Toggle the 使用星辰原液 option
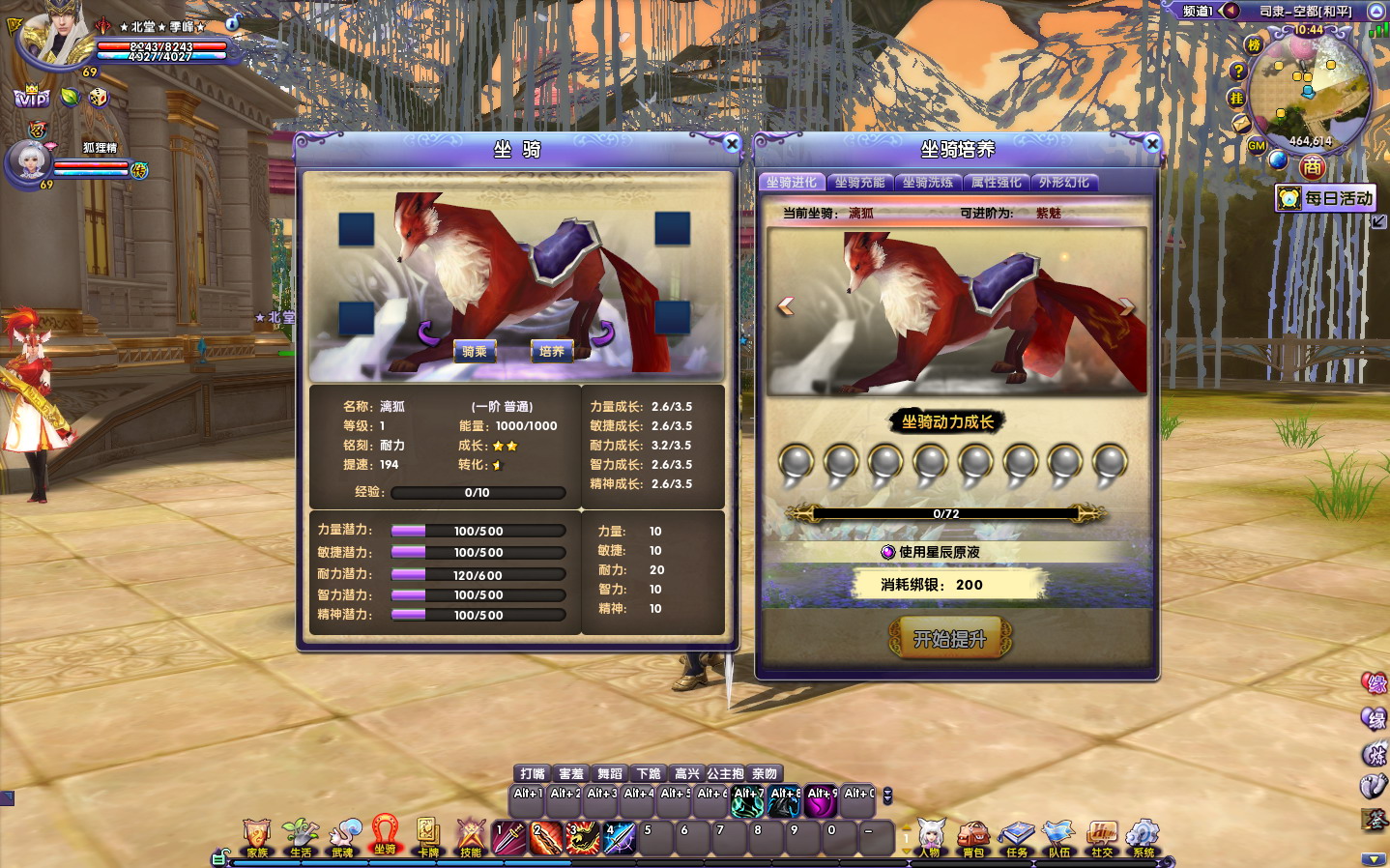The image size is (1390, 868). click(x=888, y=552)
